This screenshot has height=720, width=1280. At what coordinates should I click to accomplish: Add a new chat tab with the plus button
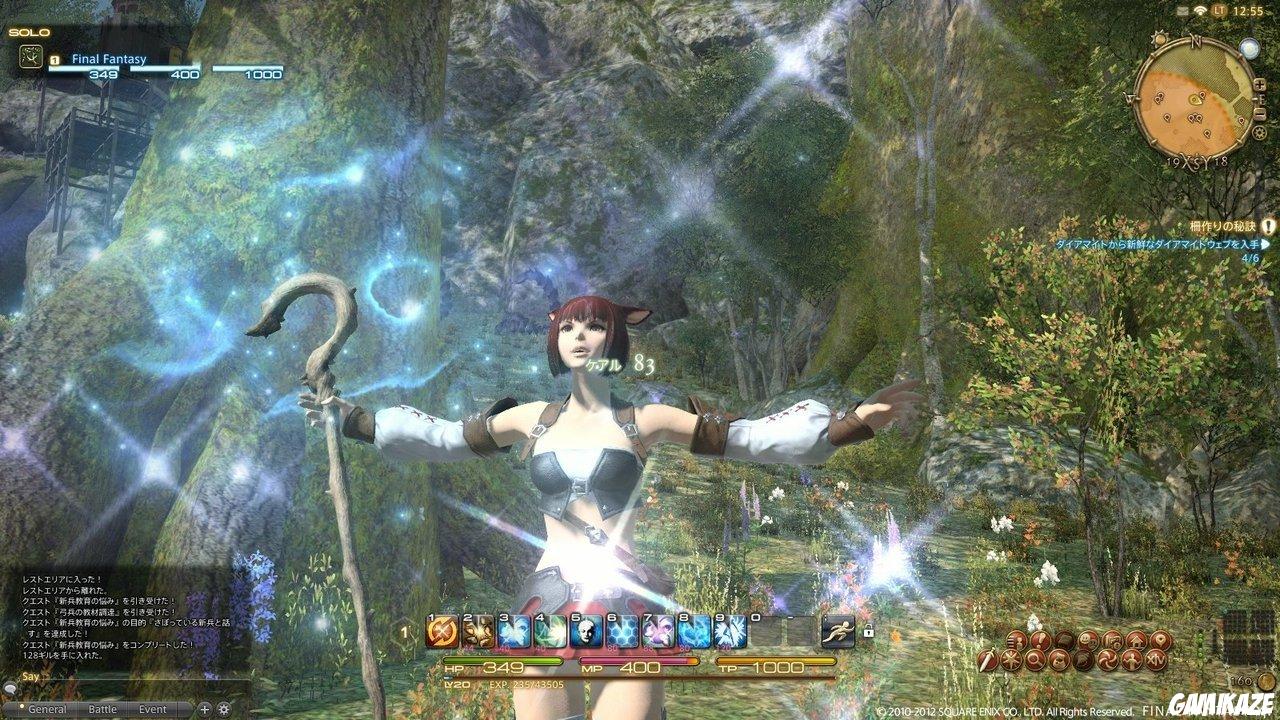205,709
